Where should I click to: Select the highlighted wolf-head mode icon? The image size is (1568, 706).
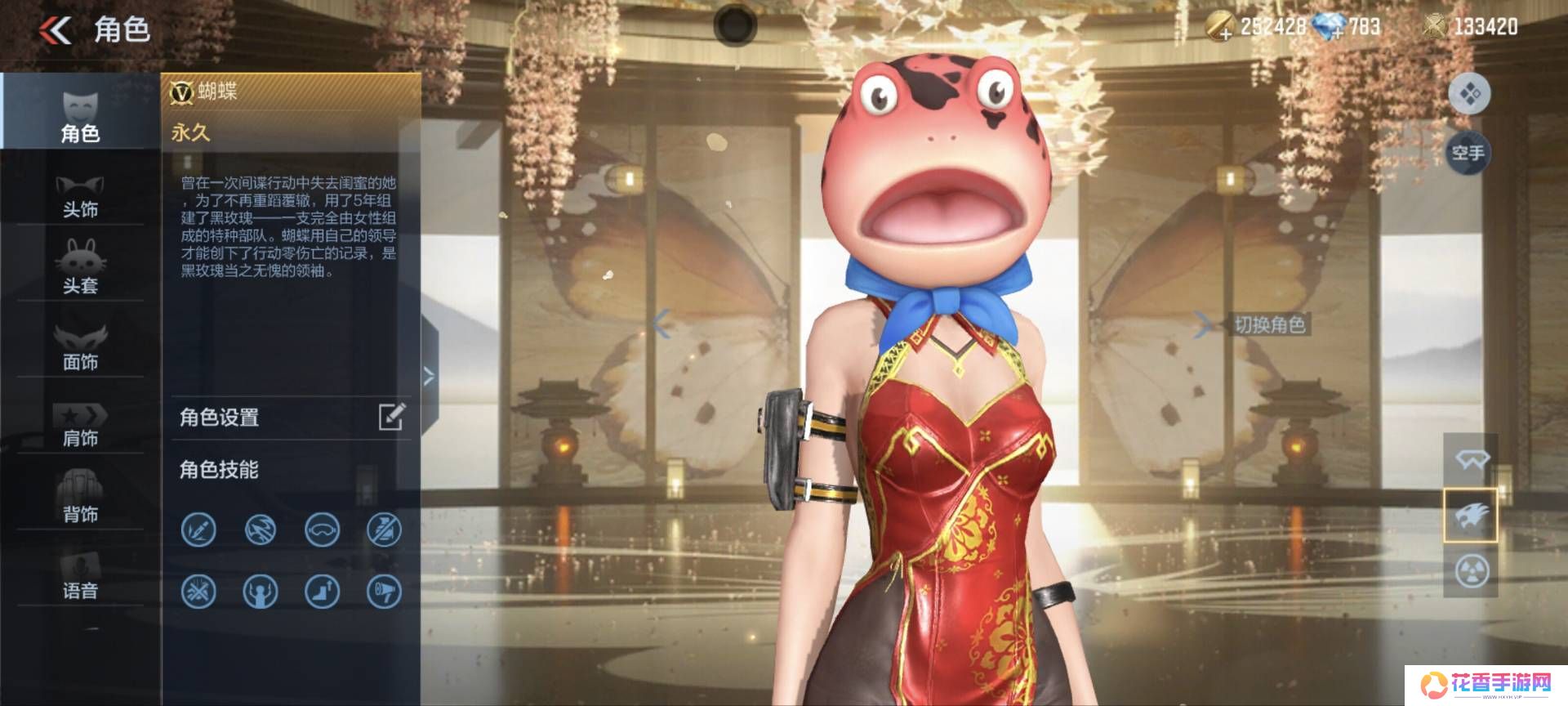pos(1470,515)
